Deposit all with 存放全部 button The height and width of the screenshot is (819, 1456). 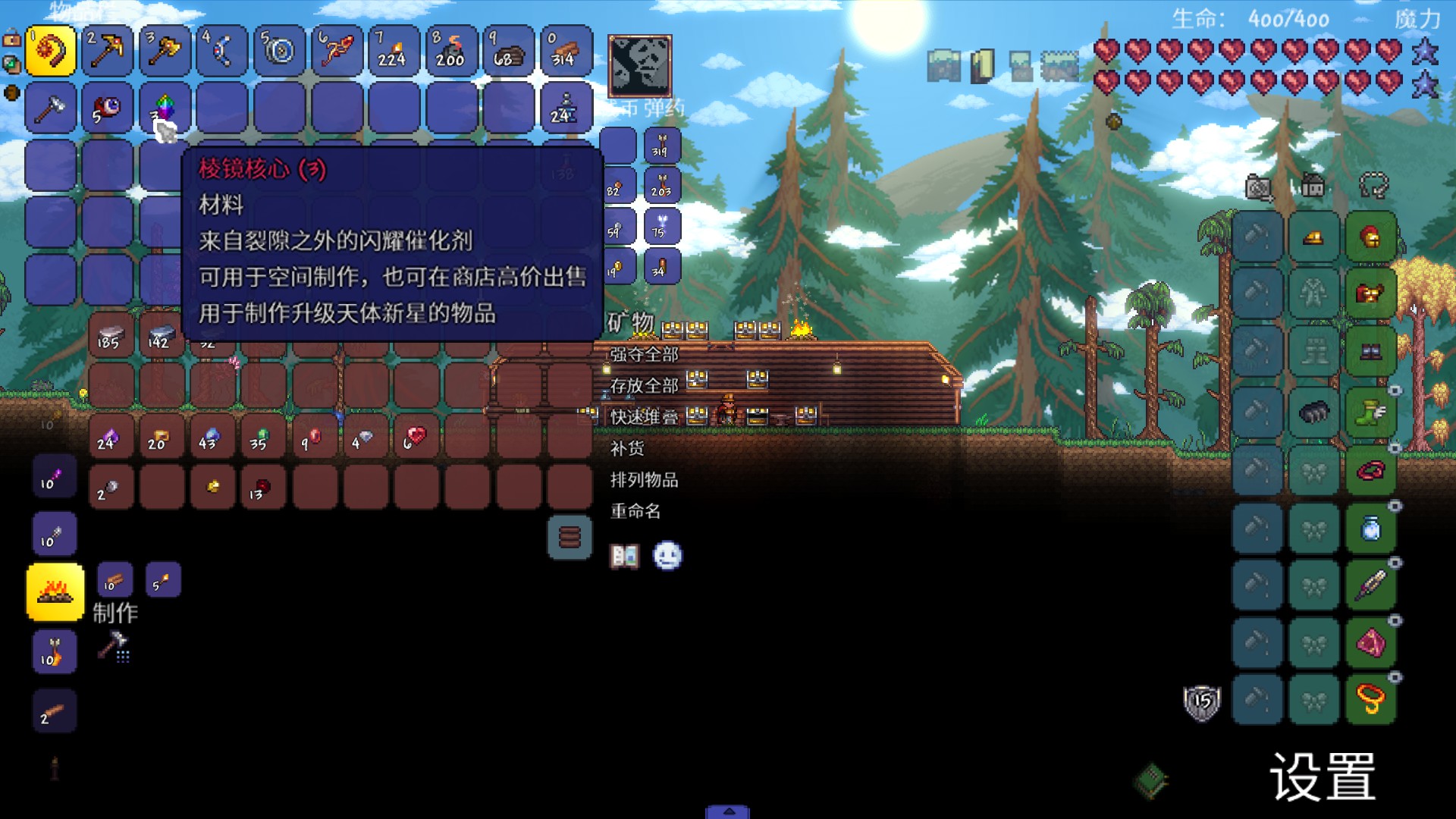click(x=644, y=386)
